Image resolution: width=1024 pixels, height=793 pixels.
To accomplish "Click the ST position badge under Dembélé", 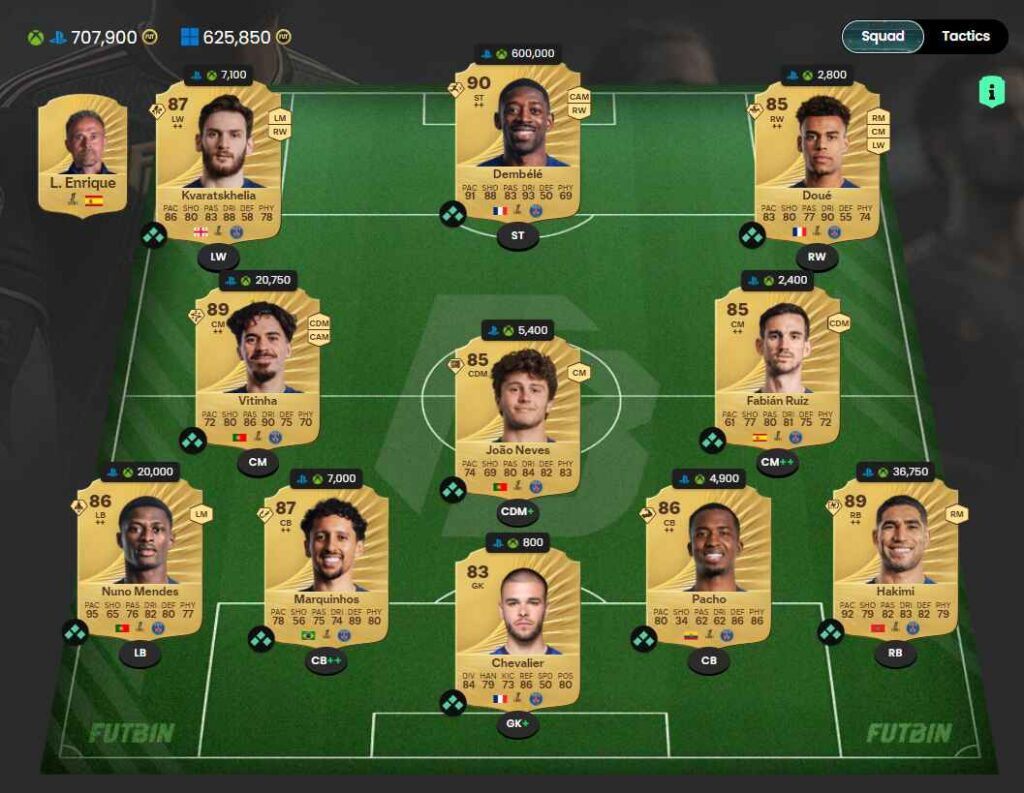I will coord(517,237).
